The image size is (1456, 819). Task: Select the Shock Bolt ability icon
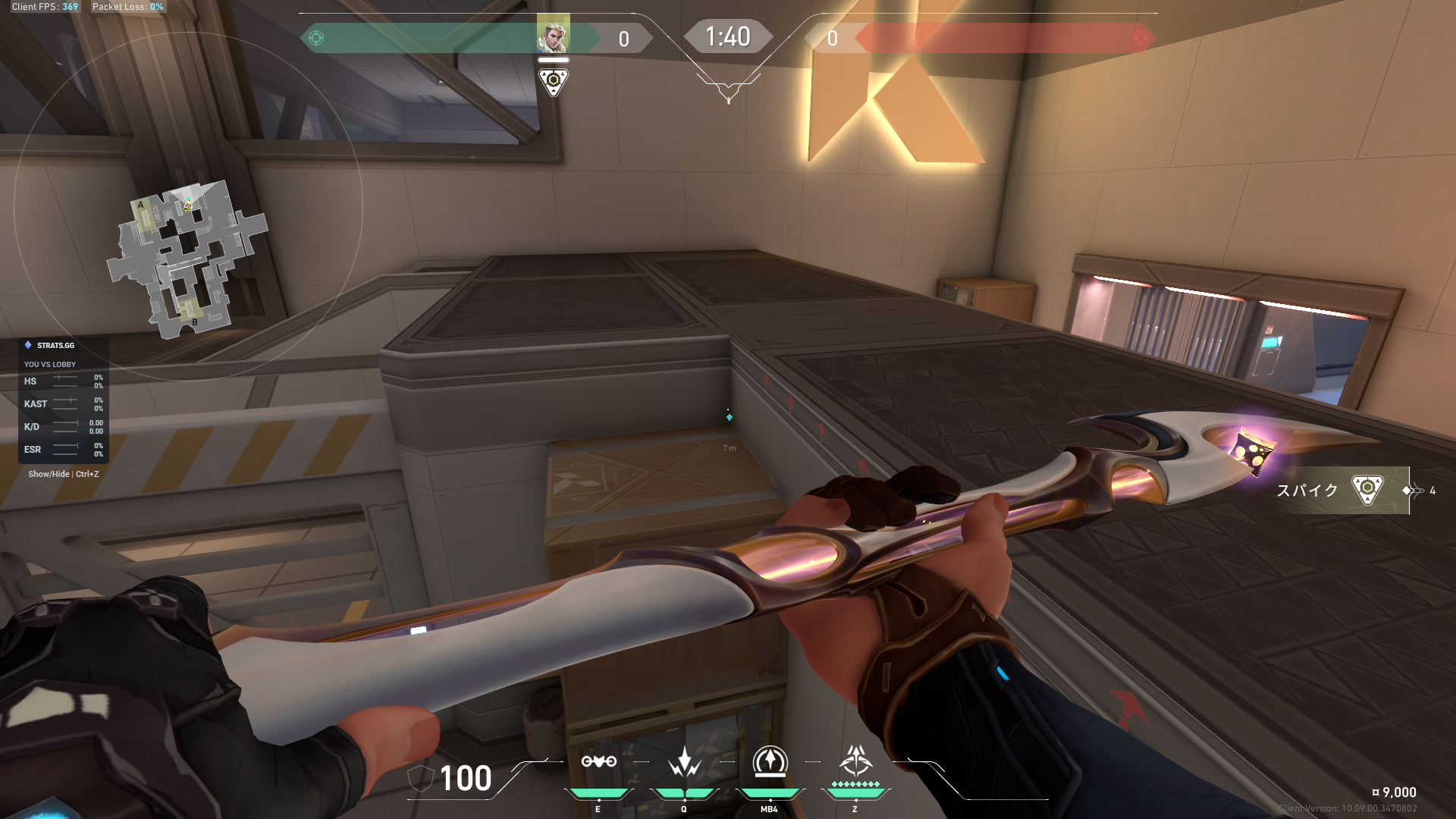click(684, 762)
